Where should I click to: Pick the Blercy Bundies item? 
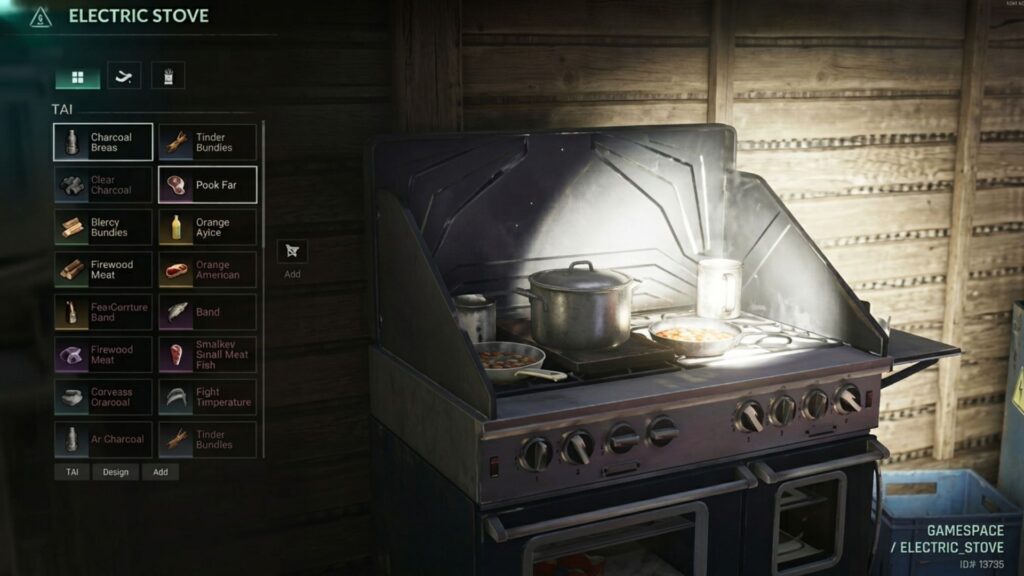click(103, 227)
